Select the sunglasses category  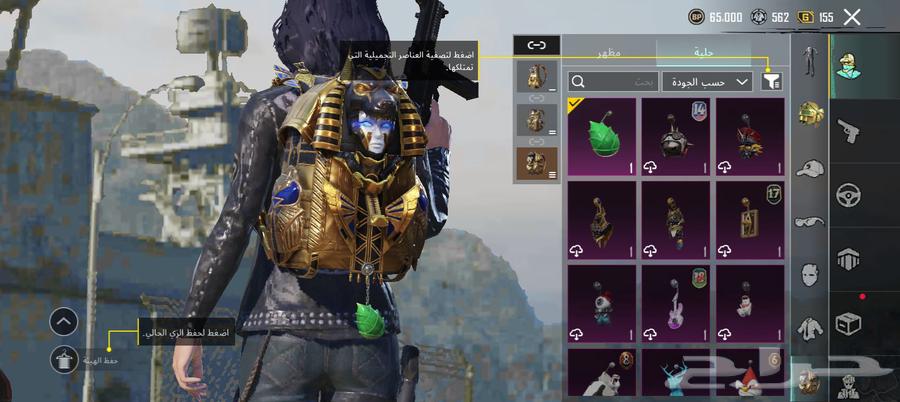tap(808, 222)
